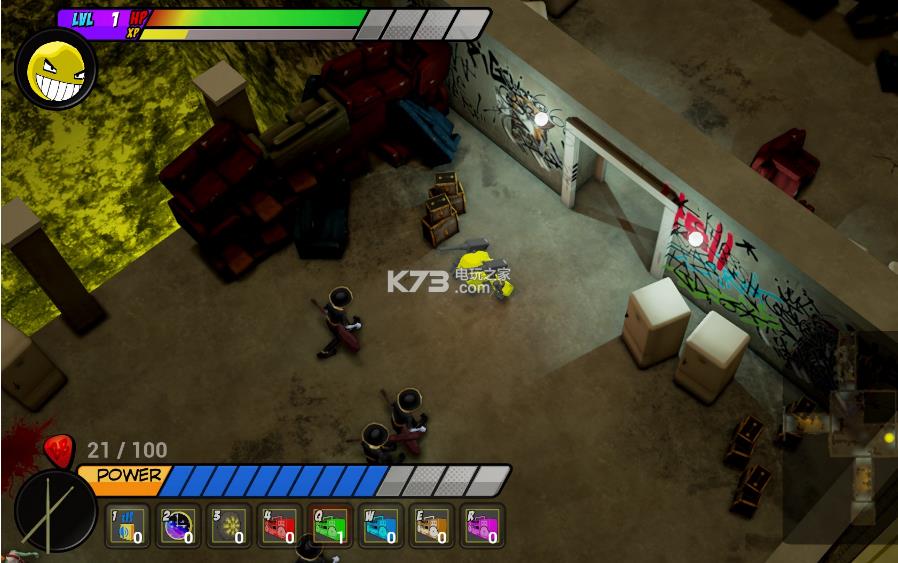Image resolution: width=898 pixels, height=563 pixels.
Task: Use the purple clock ability slot
Action: [179, 525]
